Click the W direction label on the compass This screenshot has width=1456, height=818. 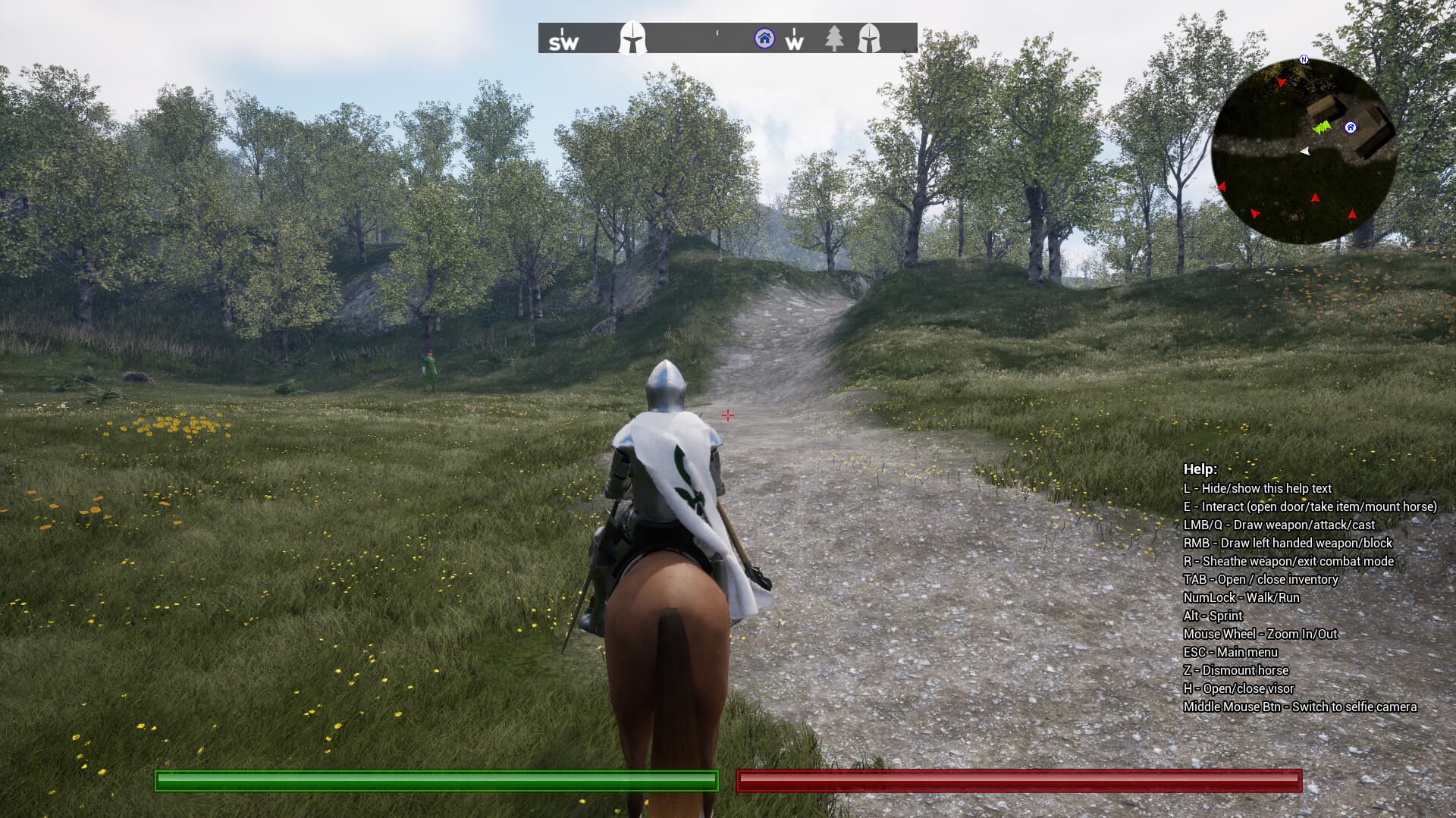click(x=794, y=43)
